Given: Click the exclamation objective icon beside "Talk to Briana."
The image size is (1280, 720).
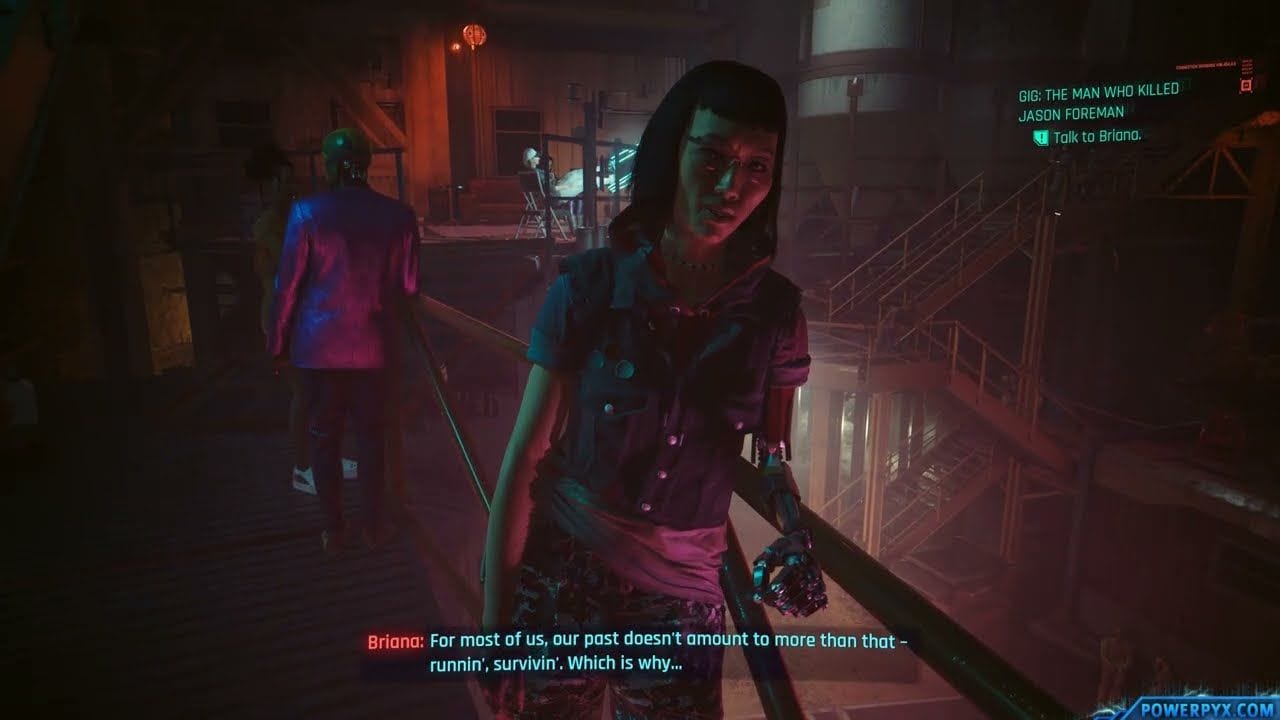Looking at the screenshot, I should (1041, 139).
